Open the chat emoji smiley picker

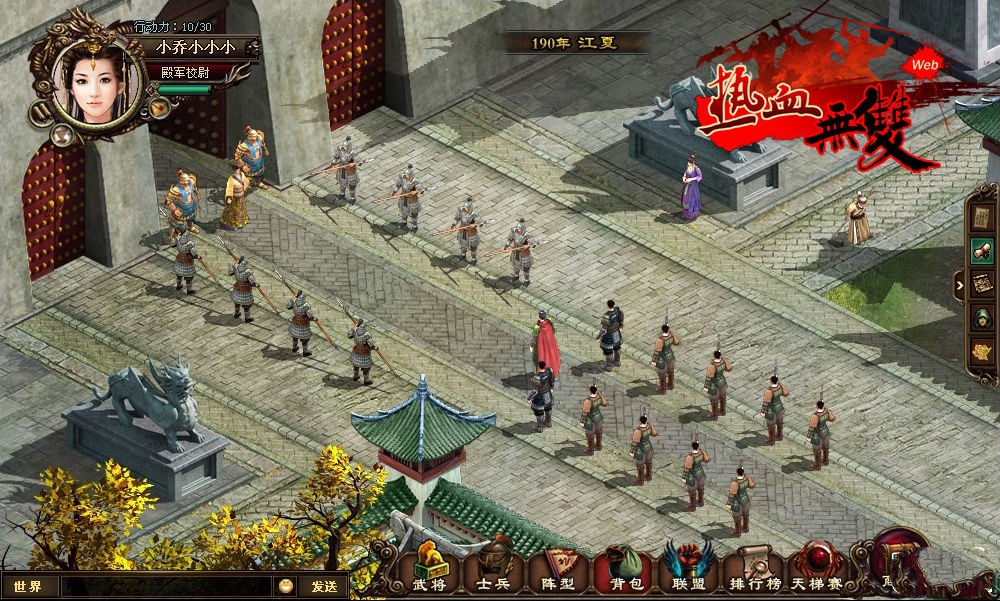286,586
